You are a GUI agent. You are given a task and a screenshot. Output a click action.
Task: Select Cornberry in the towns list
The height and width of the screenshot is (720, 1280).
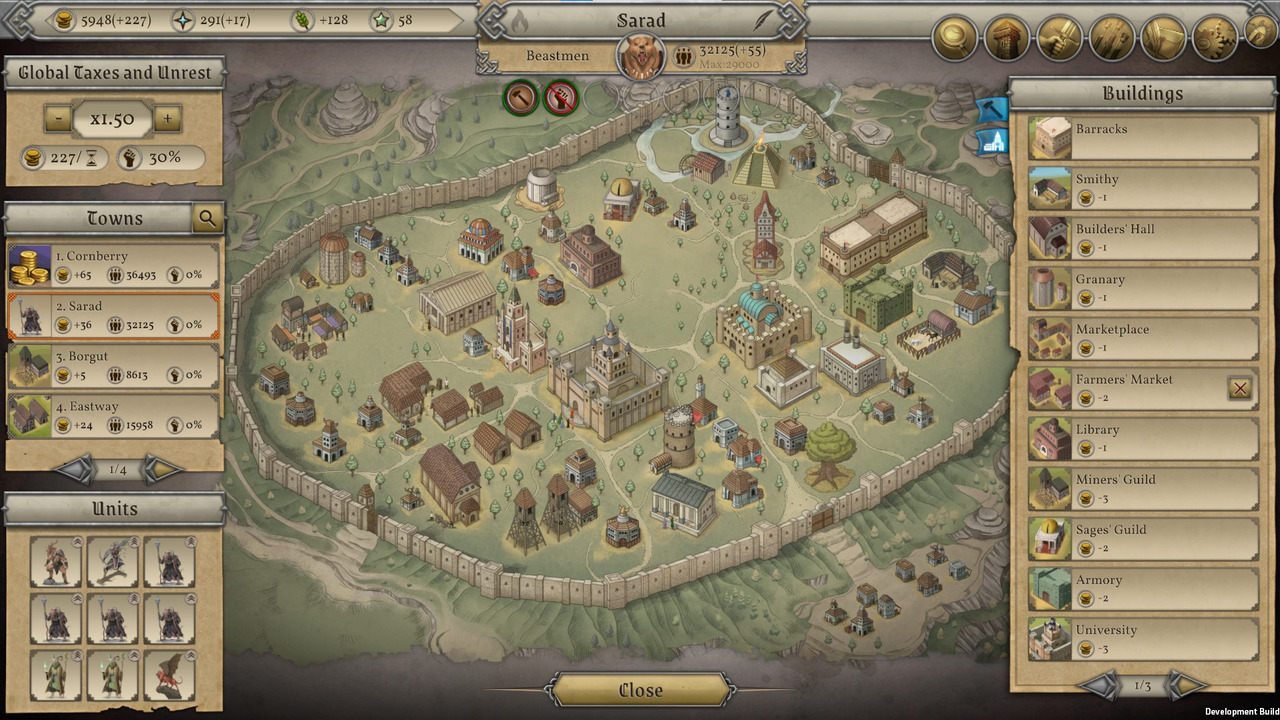[x=114, y=265]
